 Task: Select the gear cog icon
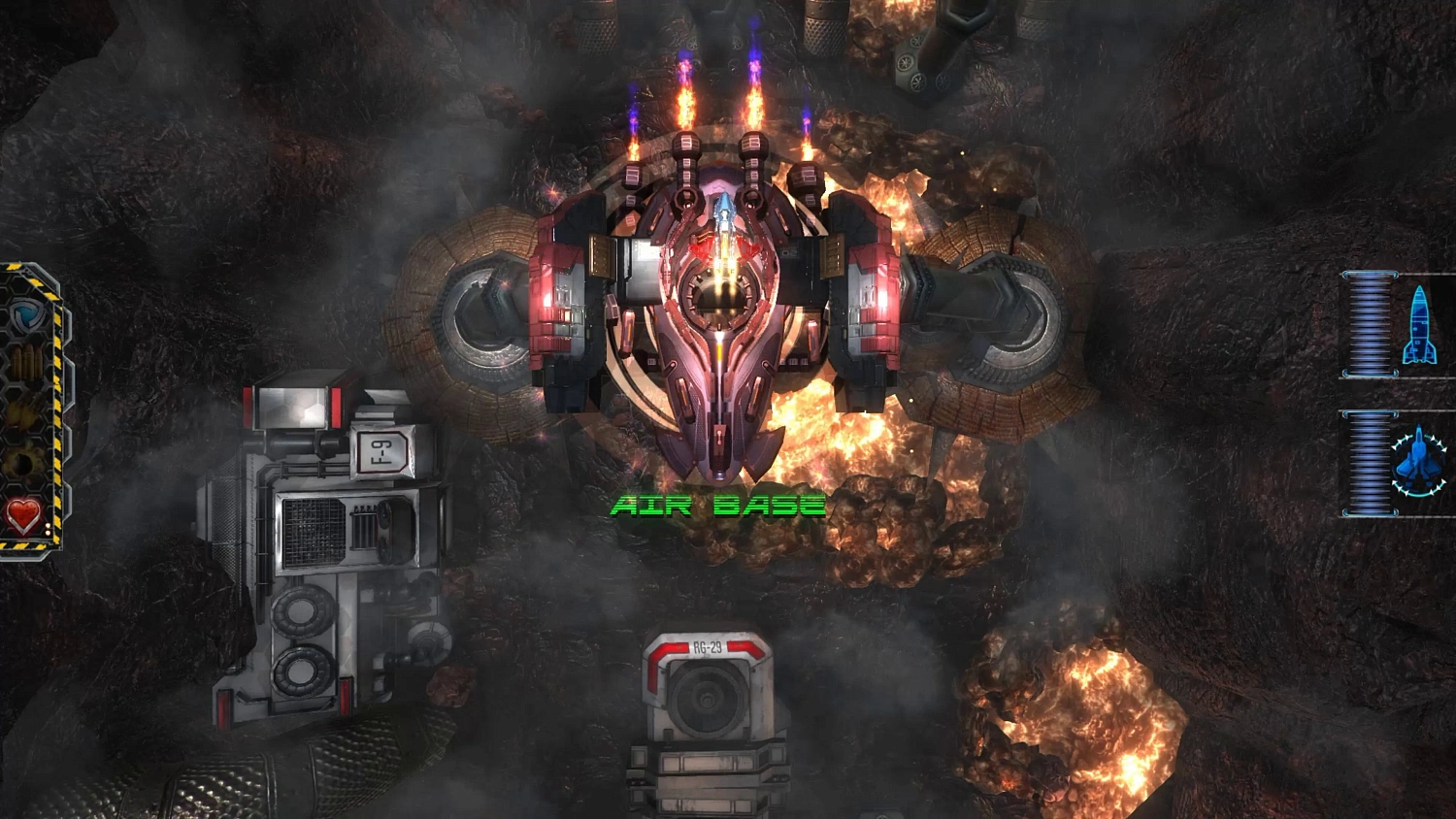click(x=21, y=463)
